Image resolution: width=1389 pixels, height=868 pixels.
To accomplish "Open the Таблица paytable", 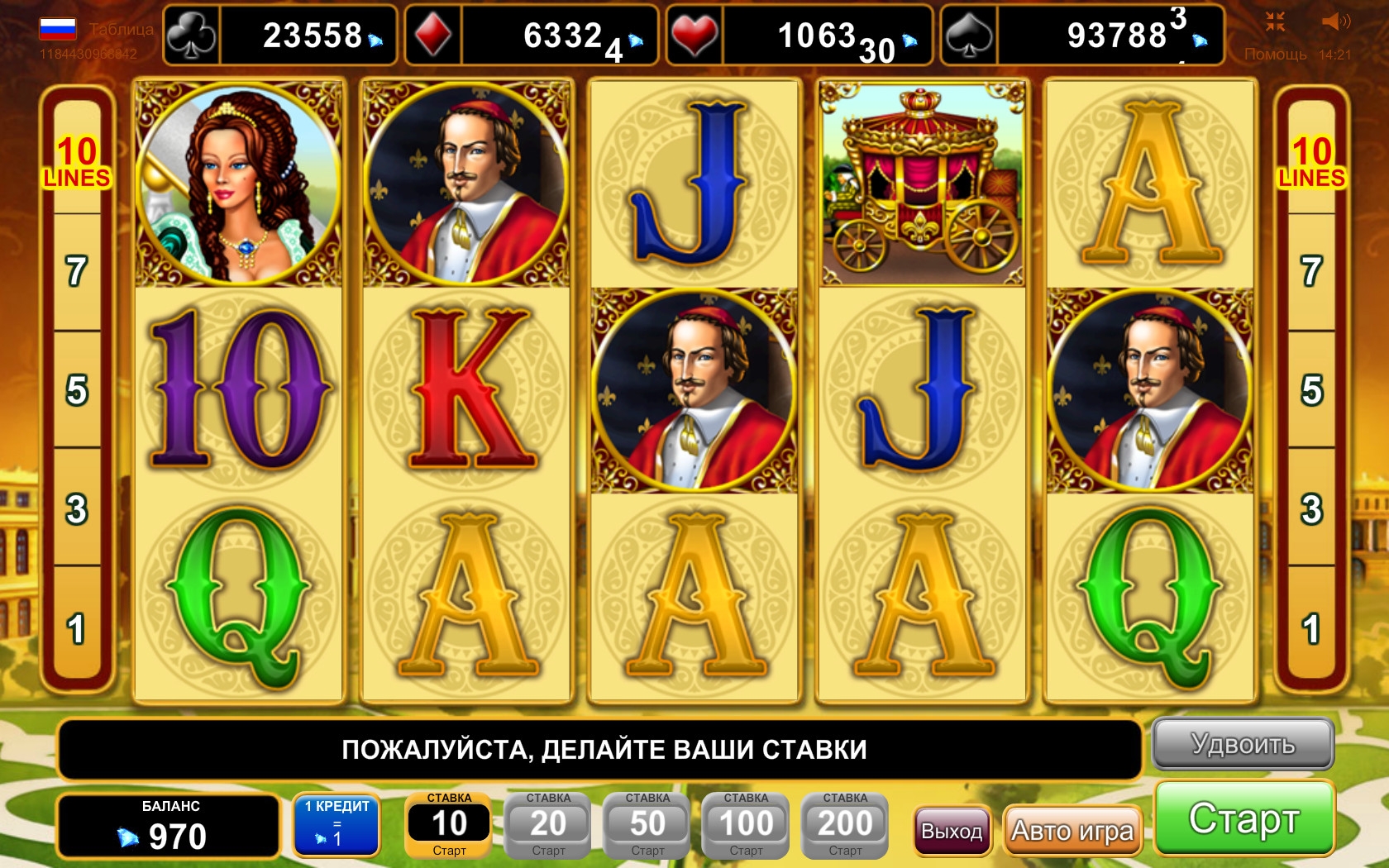I will click(x=121, y=29).
